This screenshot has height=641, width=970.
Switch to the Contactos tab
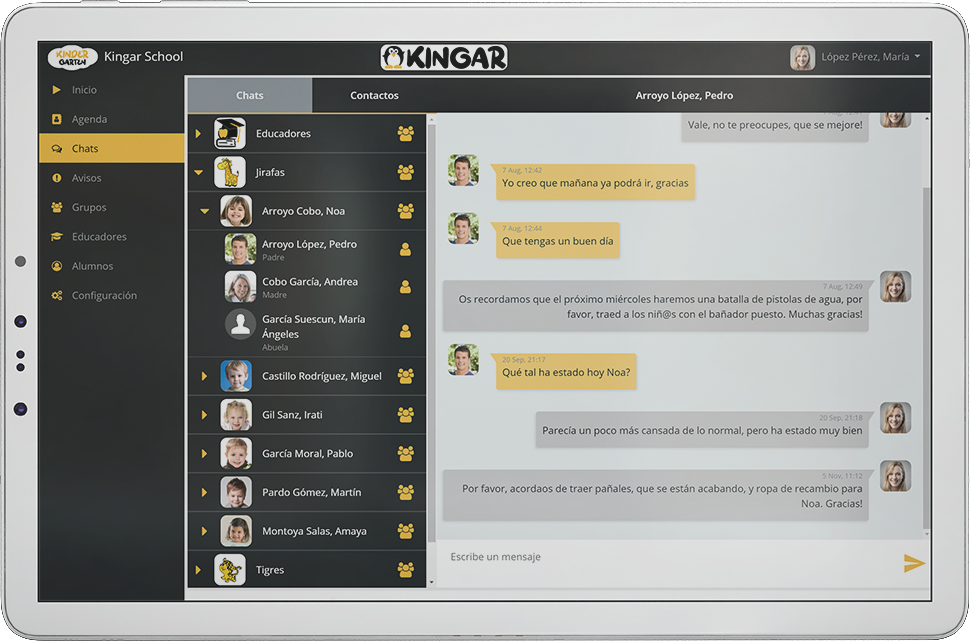[374, 96]
